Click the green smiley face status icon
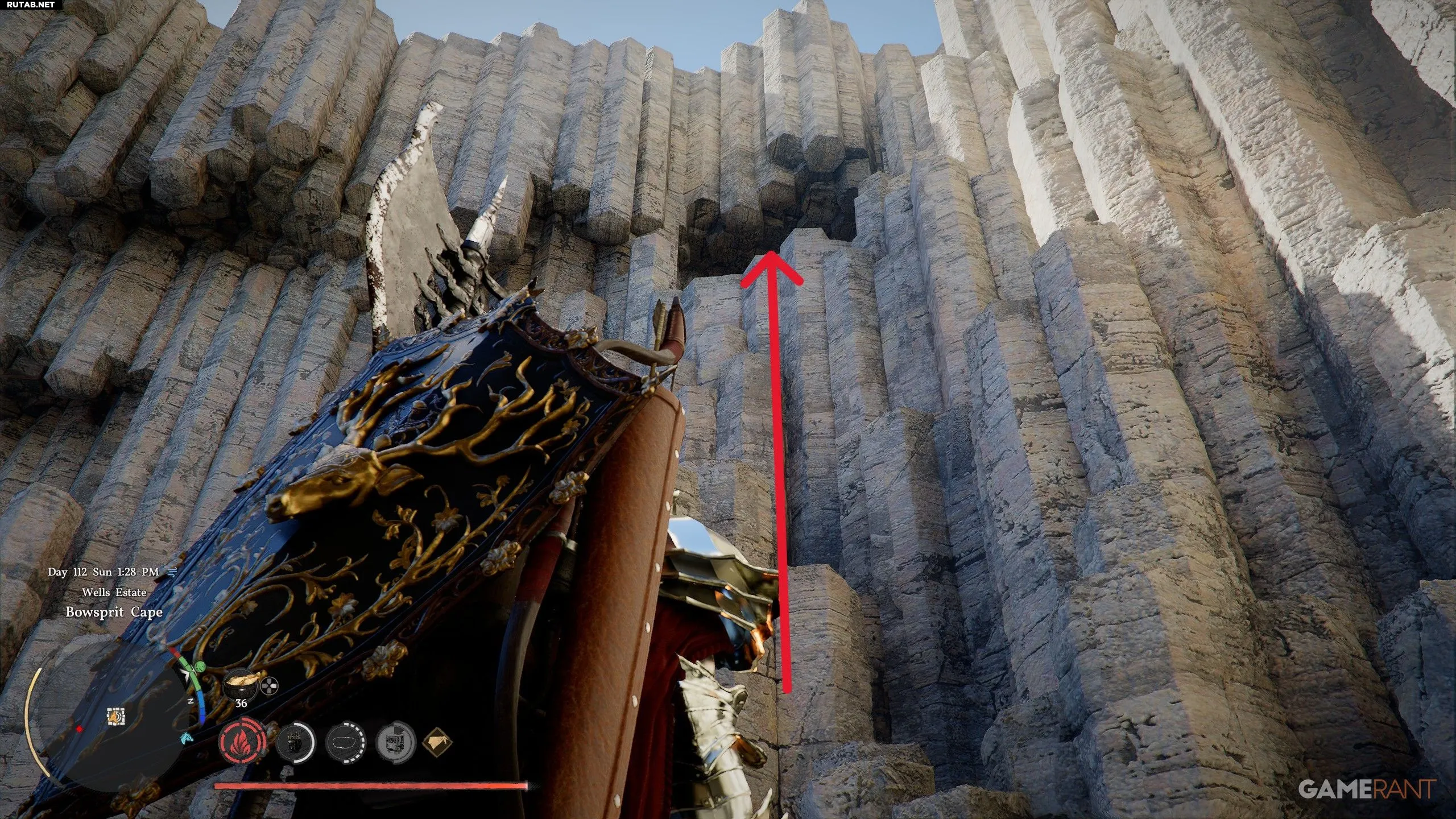This screenshot has height=819, width=1456. (x=200, y=667)
